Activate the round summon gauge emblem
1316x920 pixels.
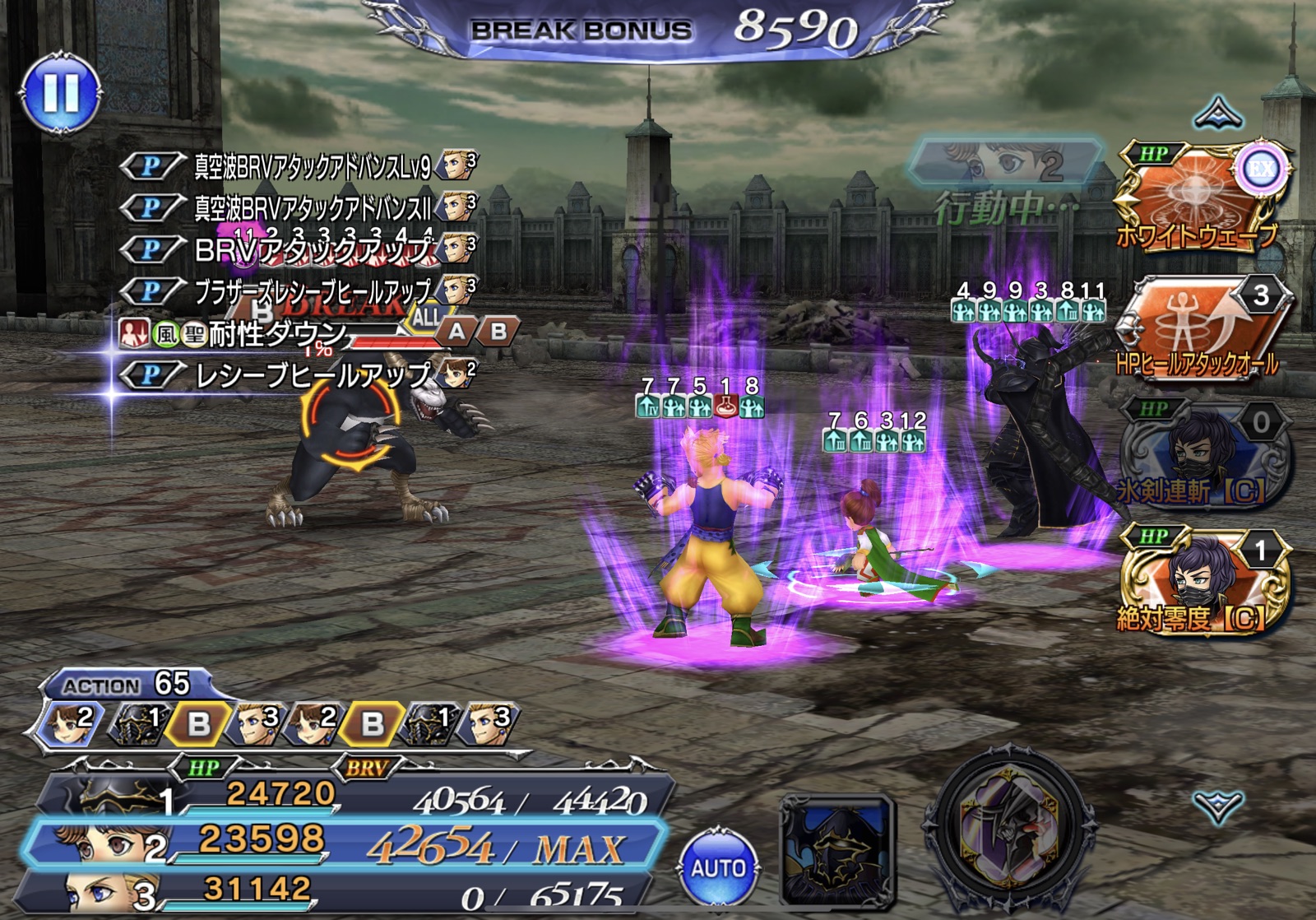pos(1011,829)
